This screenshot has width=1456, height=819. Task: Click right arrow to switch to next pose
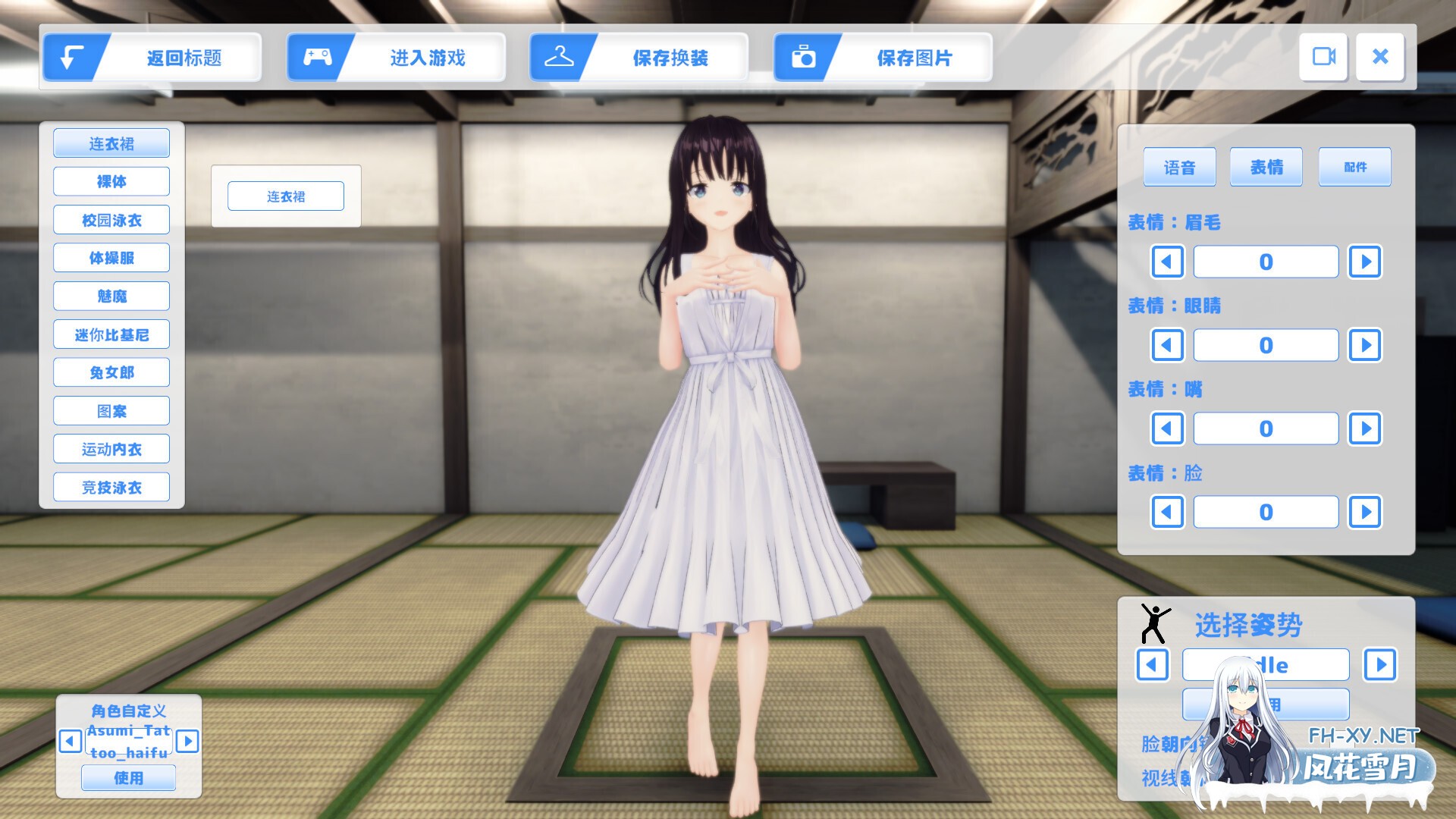coord(1380,666)
